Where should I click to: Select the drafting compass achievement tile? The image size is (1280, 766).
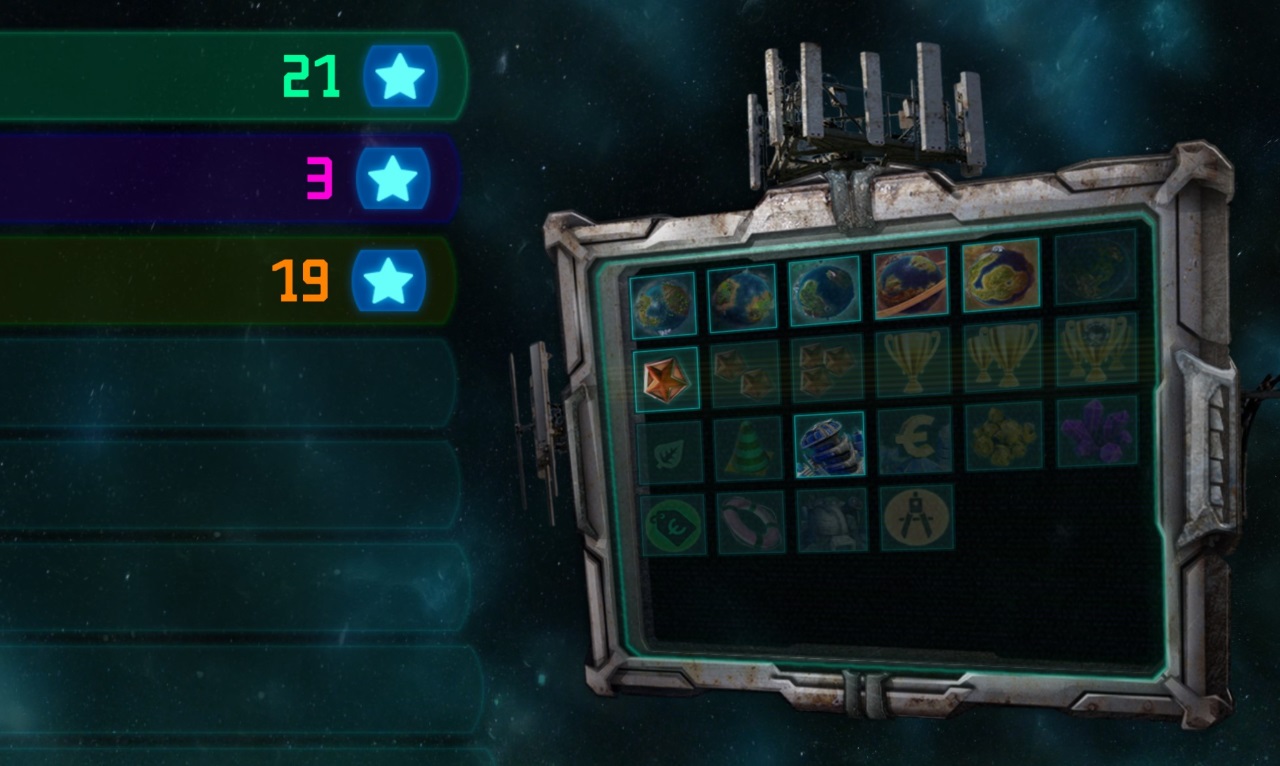(x=916, y=517)
